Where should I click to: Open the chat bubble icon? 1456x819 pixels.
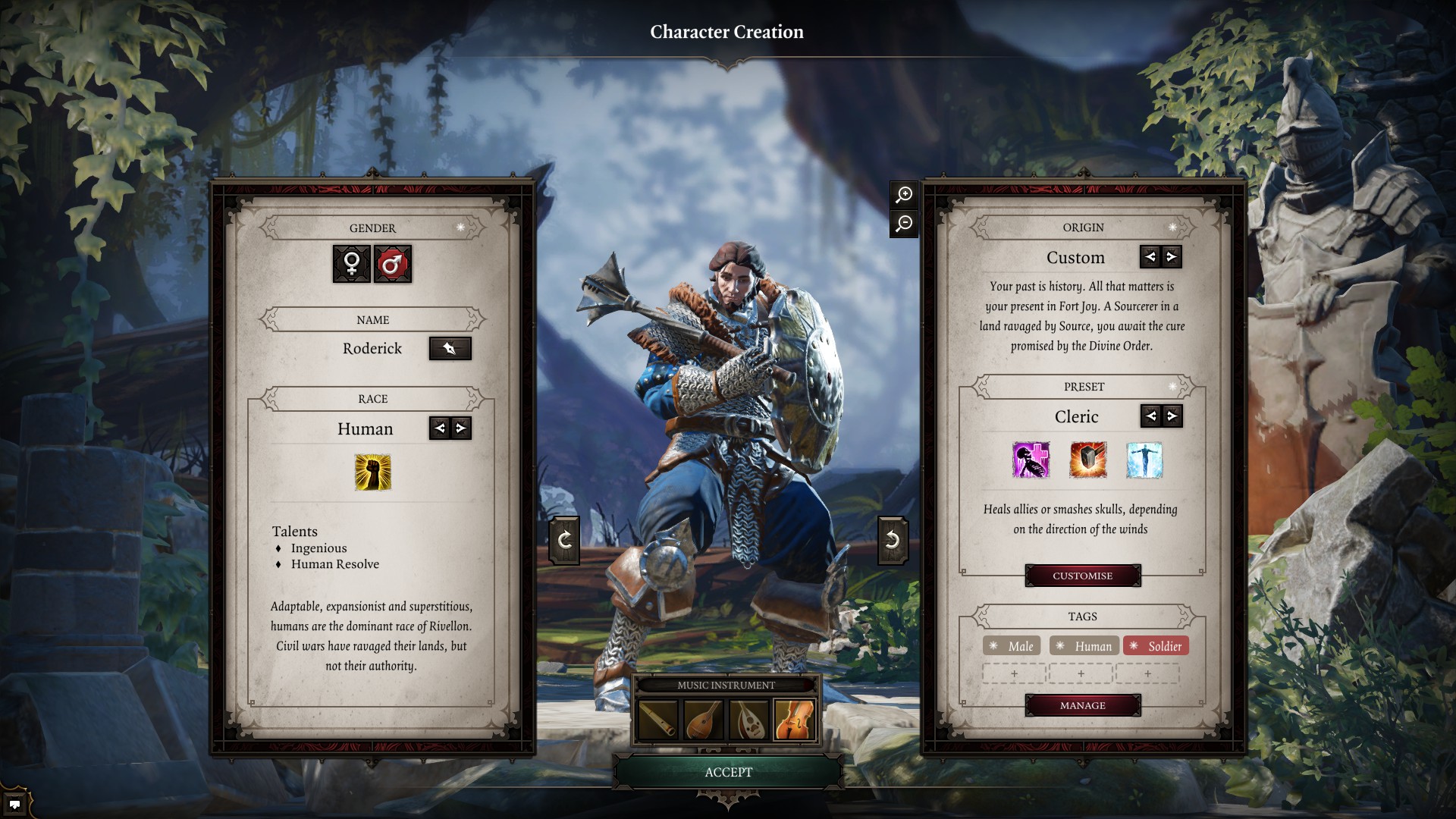(14, 804)
